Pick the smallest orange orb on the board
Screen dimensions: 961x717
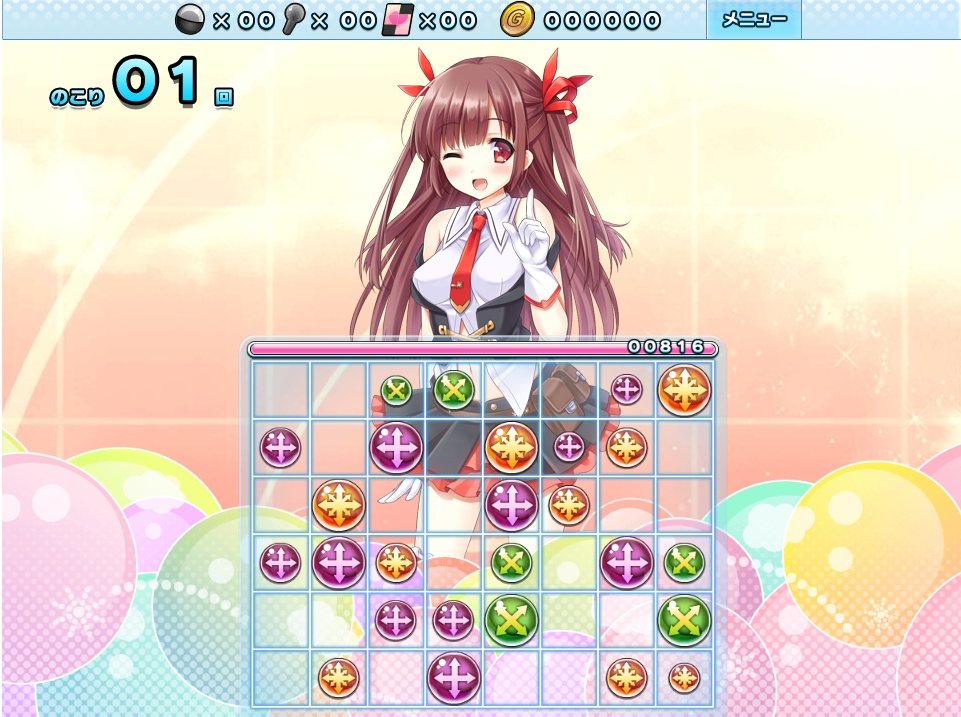684,678
